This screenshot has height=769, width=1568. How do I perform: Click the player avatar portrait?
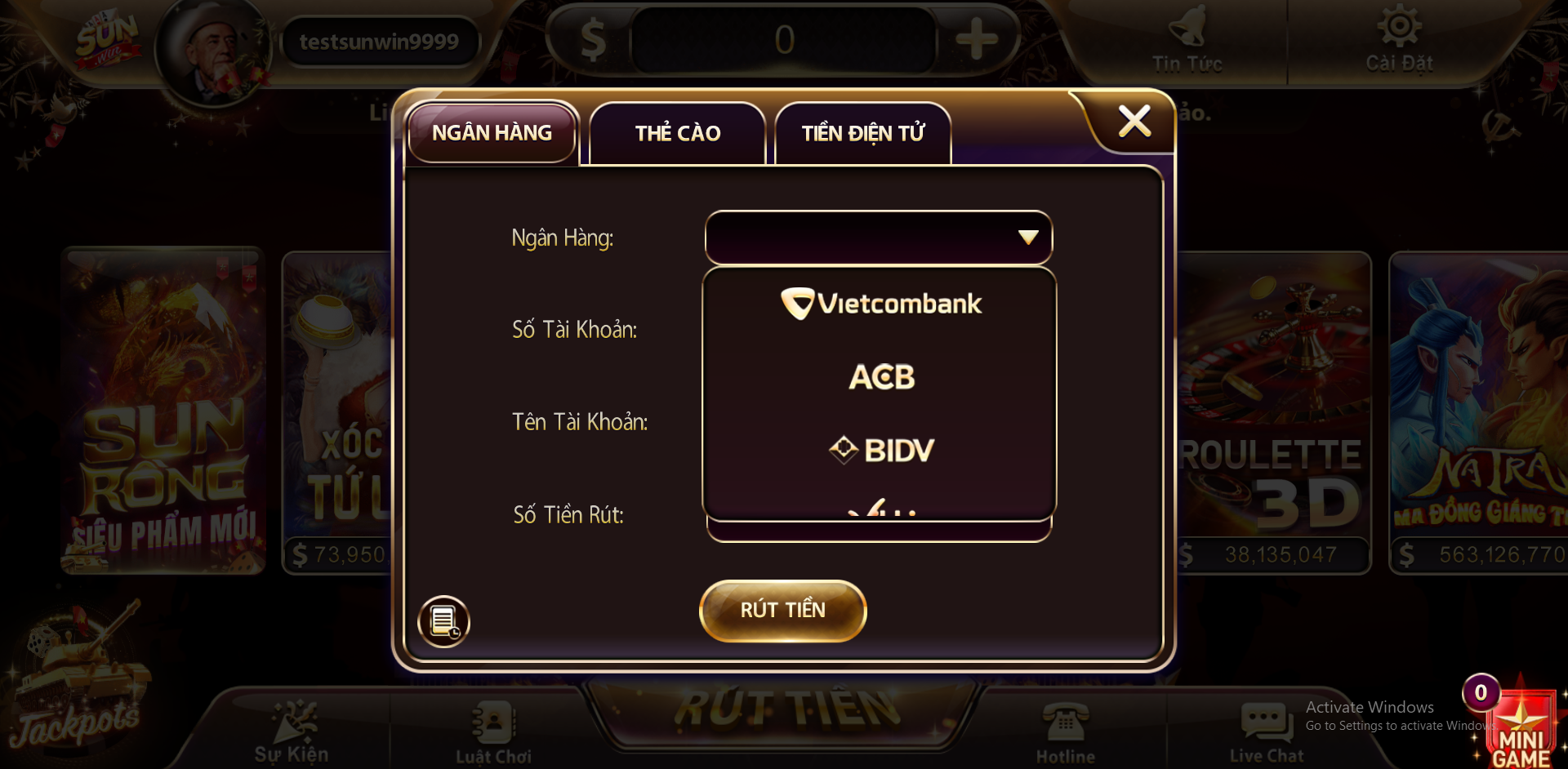(x=214, y=51)
